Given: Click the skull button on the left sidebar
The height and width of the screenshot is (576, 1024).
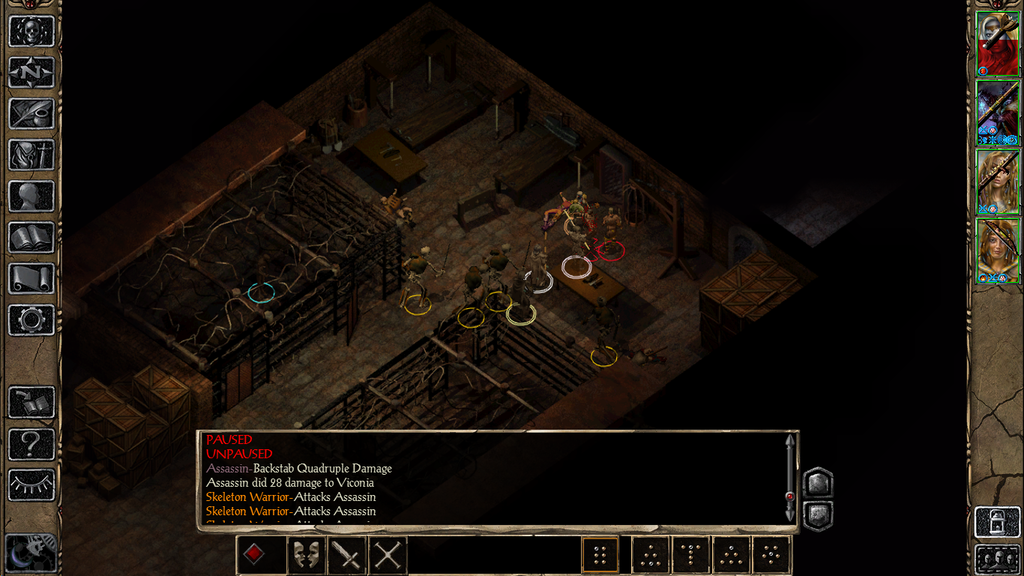Looking at the screenshot, I should [31, 31].
